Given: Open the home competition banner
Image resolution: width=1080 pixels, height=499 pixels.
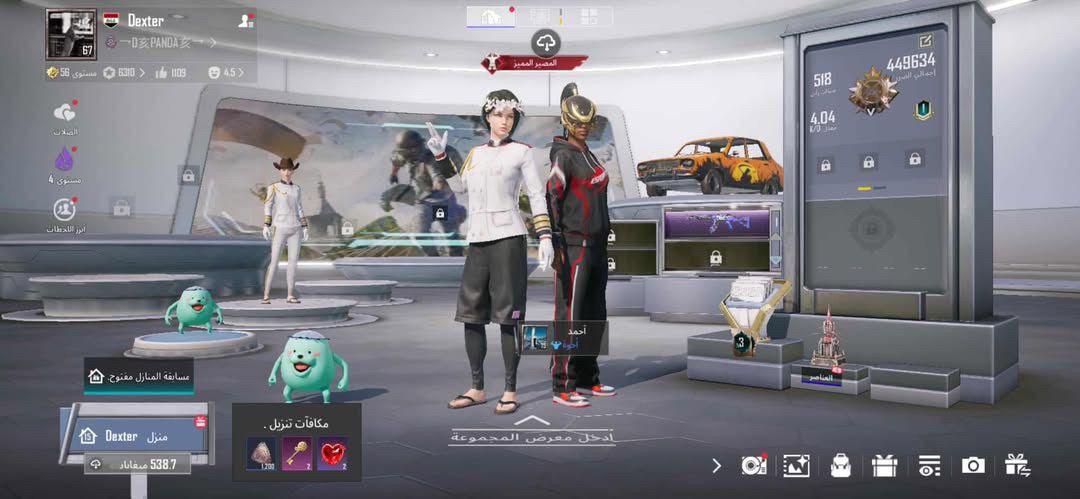Looking at the screenshot, I should coord(139,377).
